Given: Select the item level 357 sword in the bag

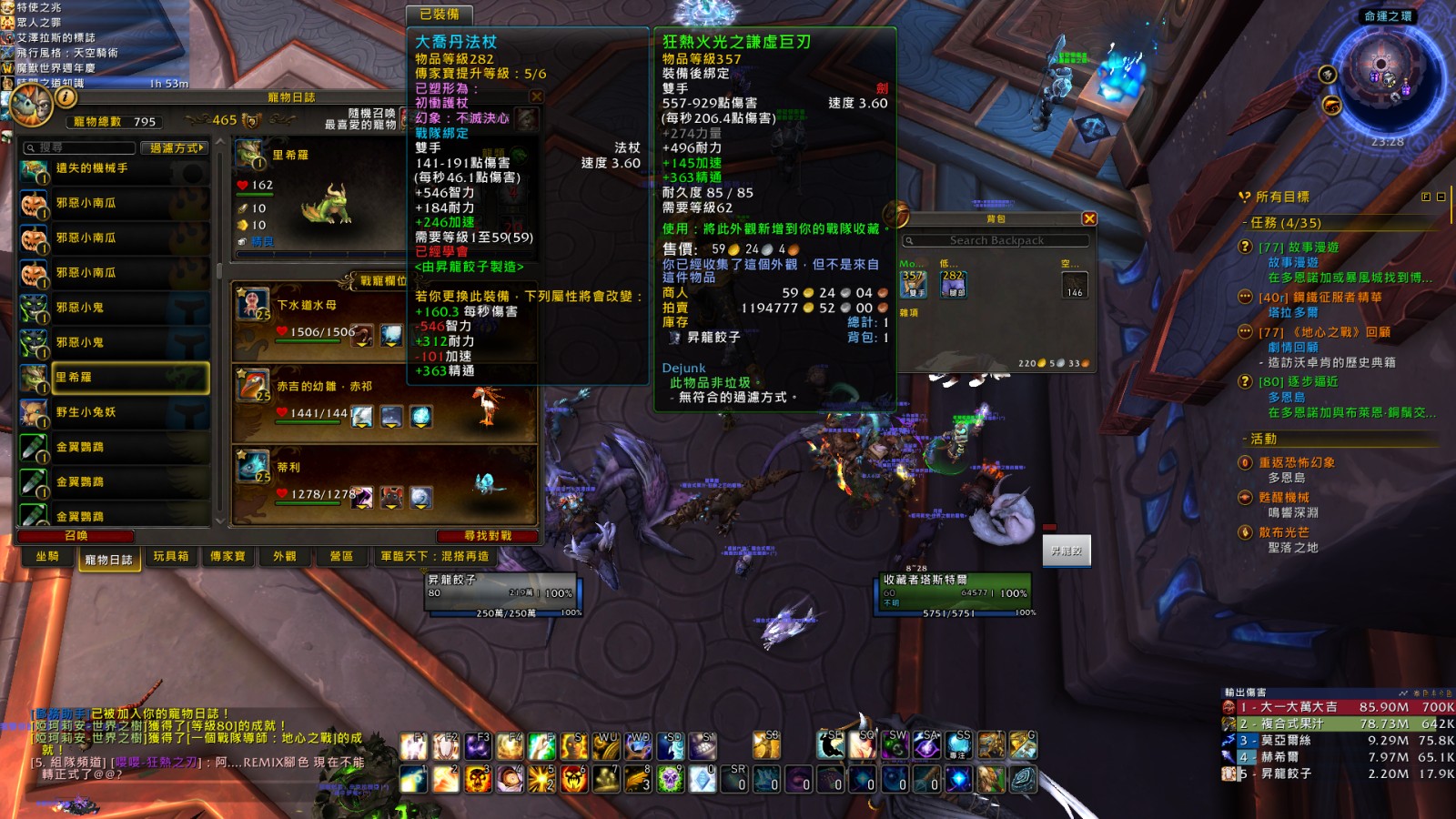Looking at the screenshot, I should (x=913, y=284).
